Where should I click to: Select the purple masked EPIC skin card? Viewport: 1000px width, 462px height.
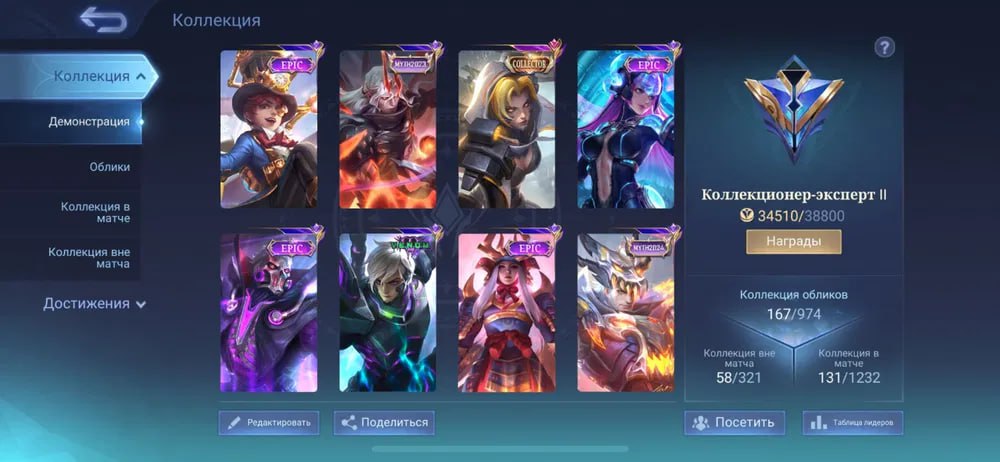[x=269, y=313]
